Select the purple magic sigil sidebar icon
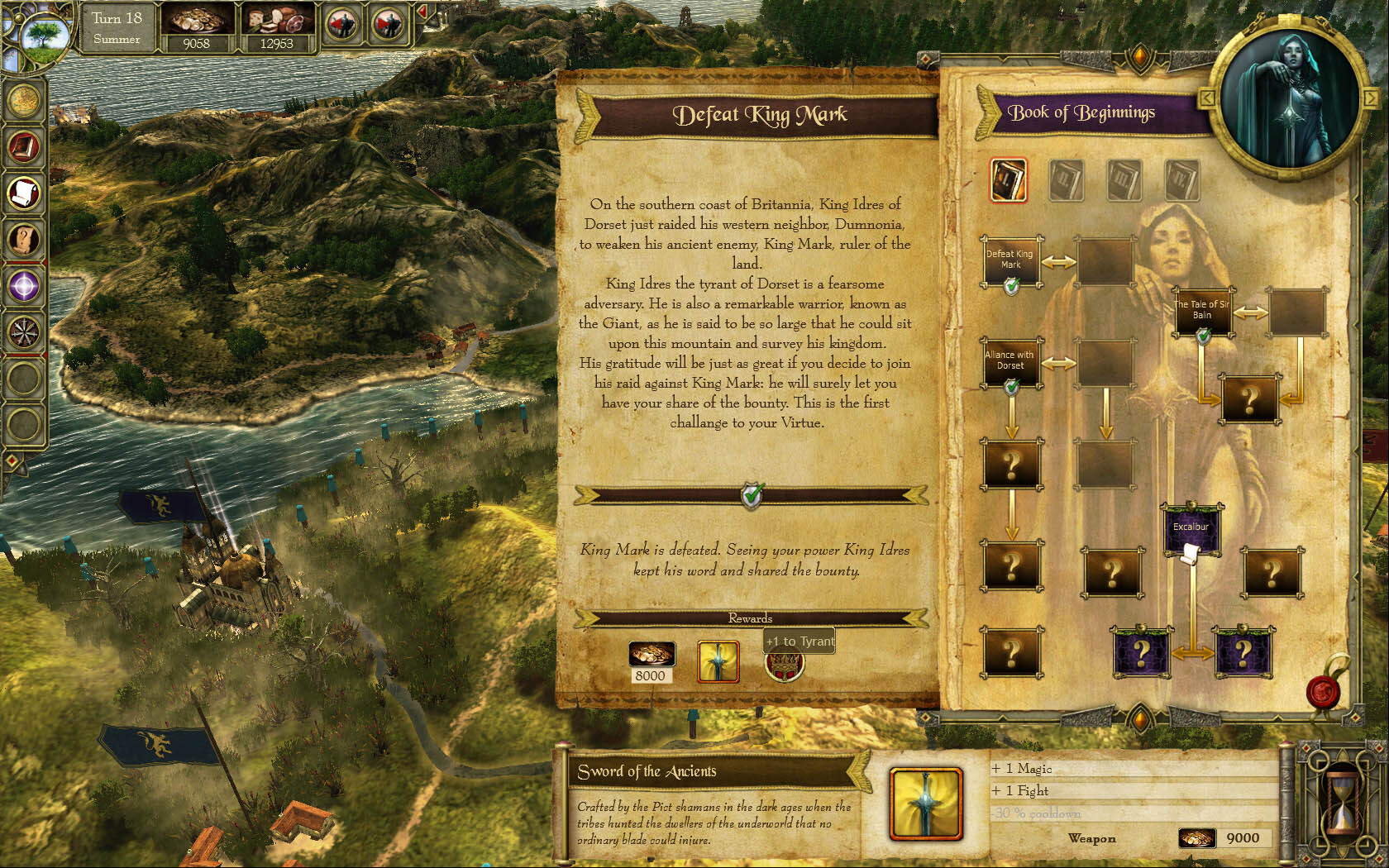This screenshot has height=868, width=1389. [x=25, y=287]
